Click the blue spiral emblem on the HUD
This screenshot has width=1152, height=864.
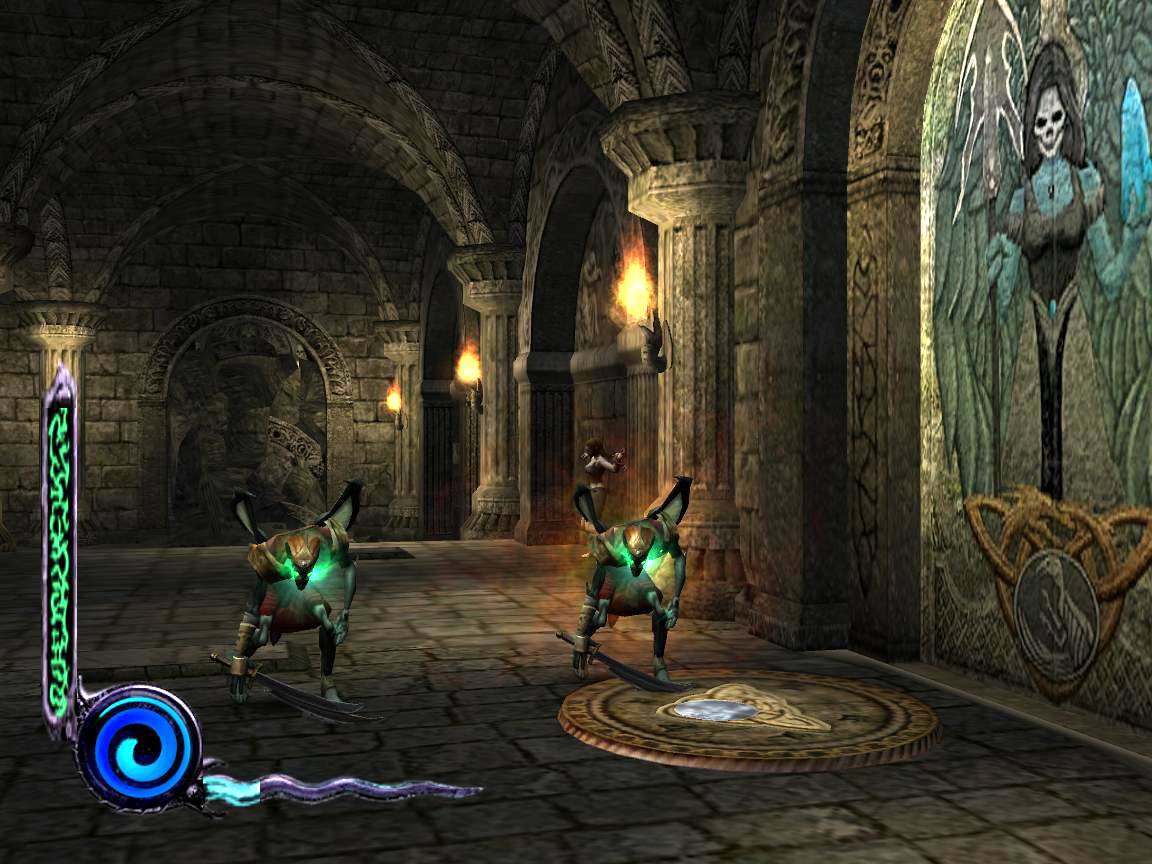[x=139, y=747]
